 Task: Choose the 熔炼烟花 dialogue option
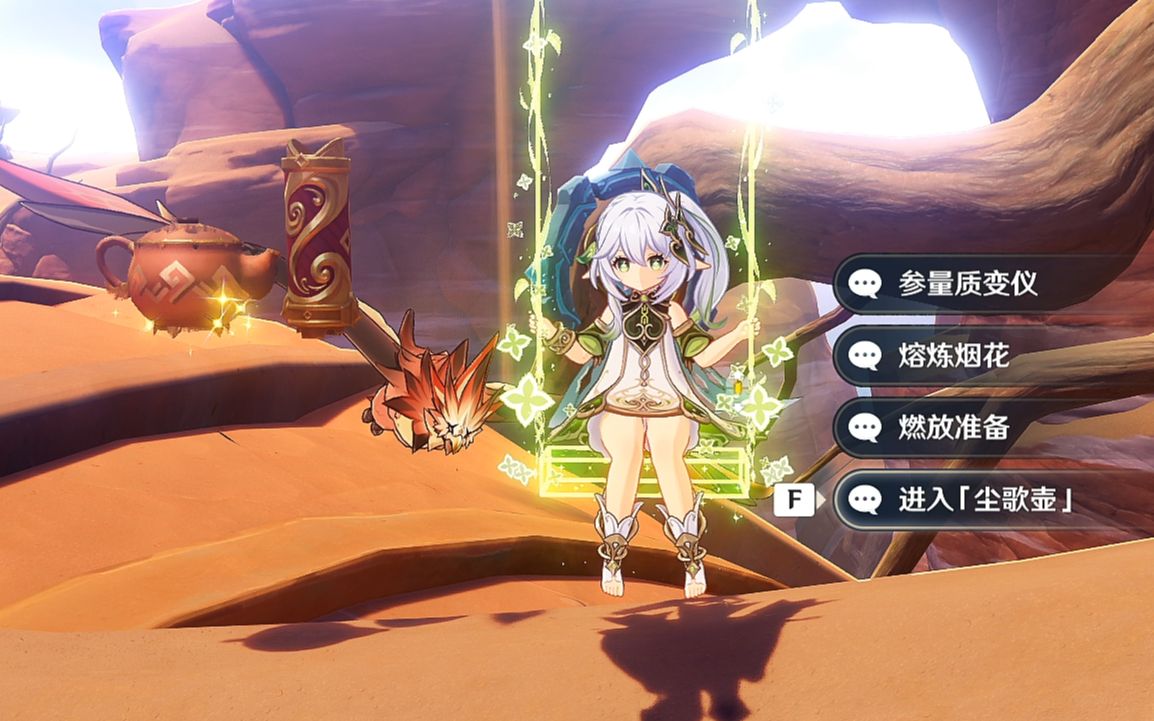[x=953, y=355]
